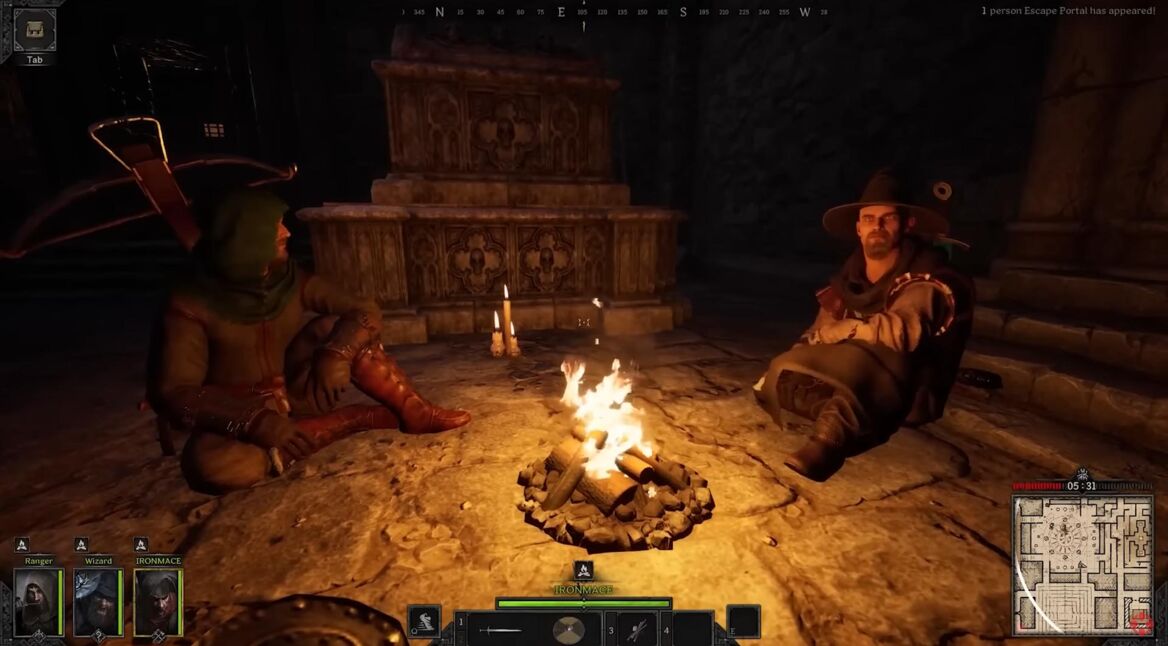Open the inventory bag icon above Tab
The width and height of the screenshot is (1168, 646).
[34, 29]
